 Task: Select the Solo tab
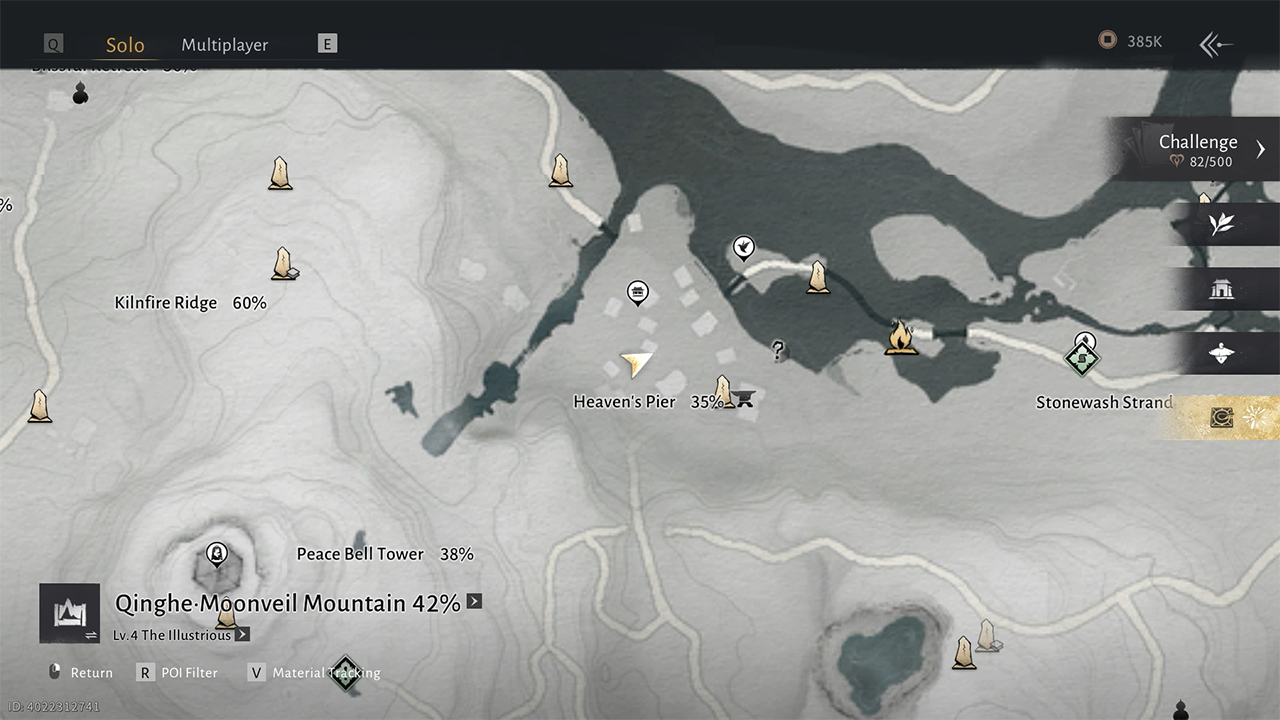tap(125, 44)
